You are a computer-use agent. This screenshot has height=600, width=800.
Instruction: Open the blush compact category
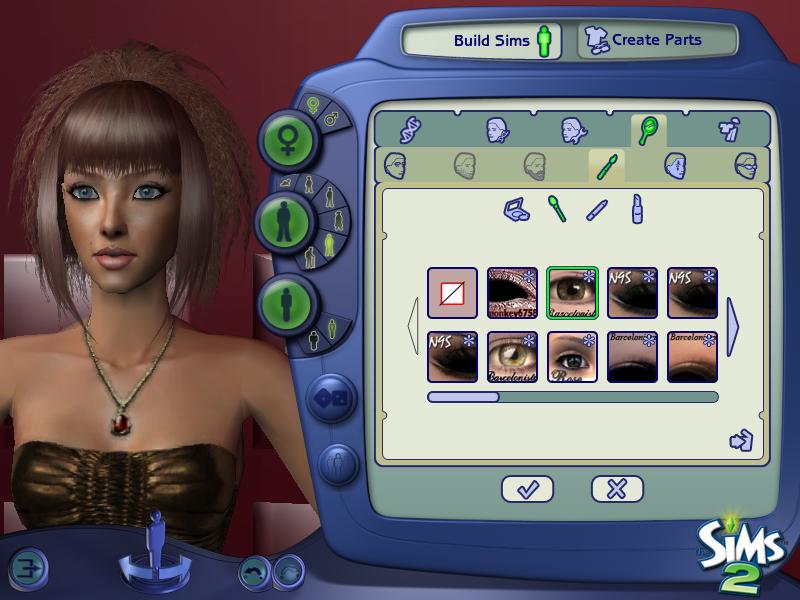pyautogui.click(x=517, y=210)
